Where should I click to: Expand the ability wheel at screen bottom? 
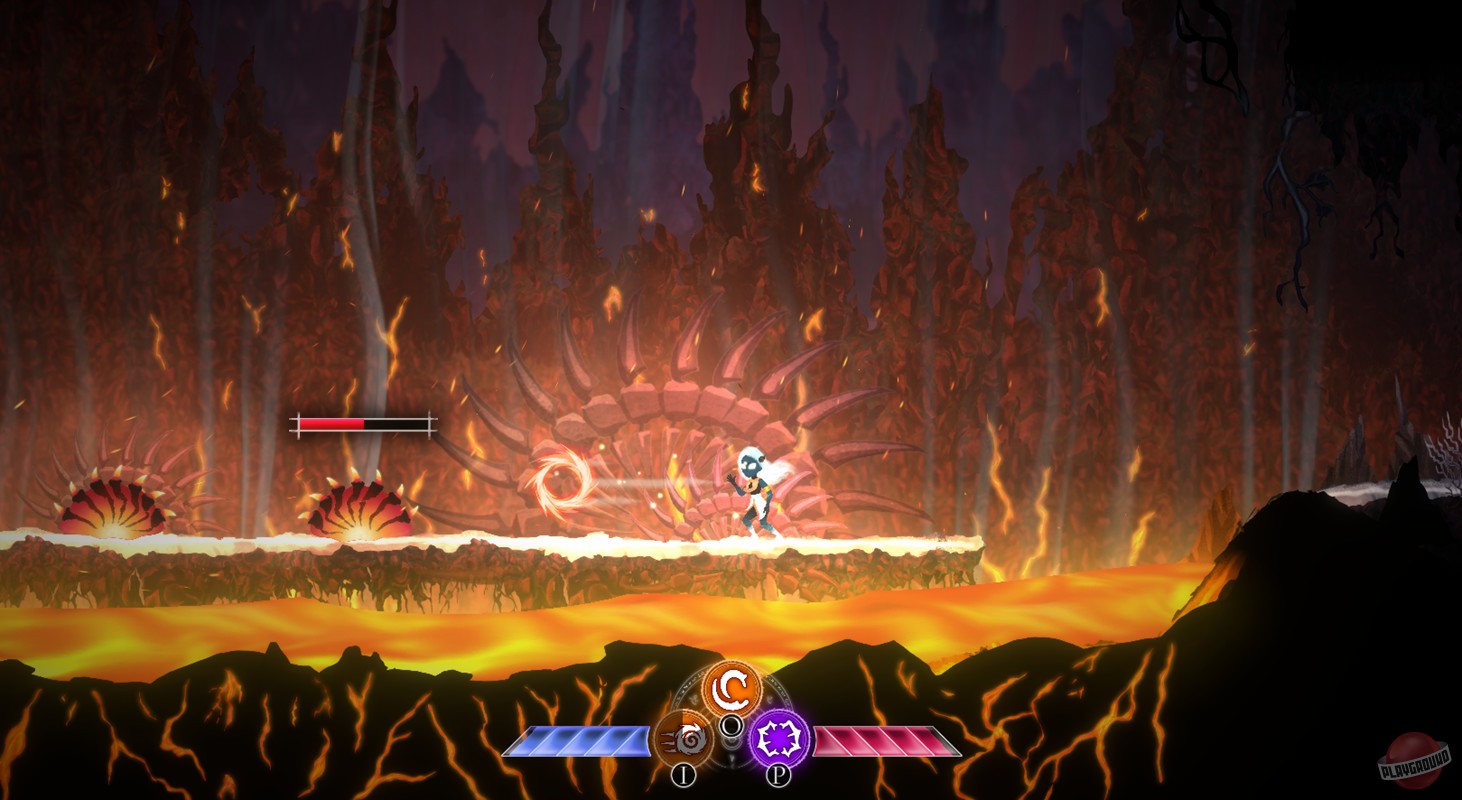[732, 715]
